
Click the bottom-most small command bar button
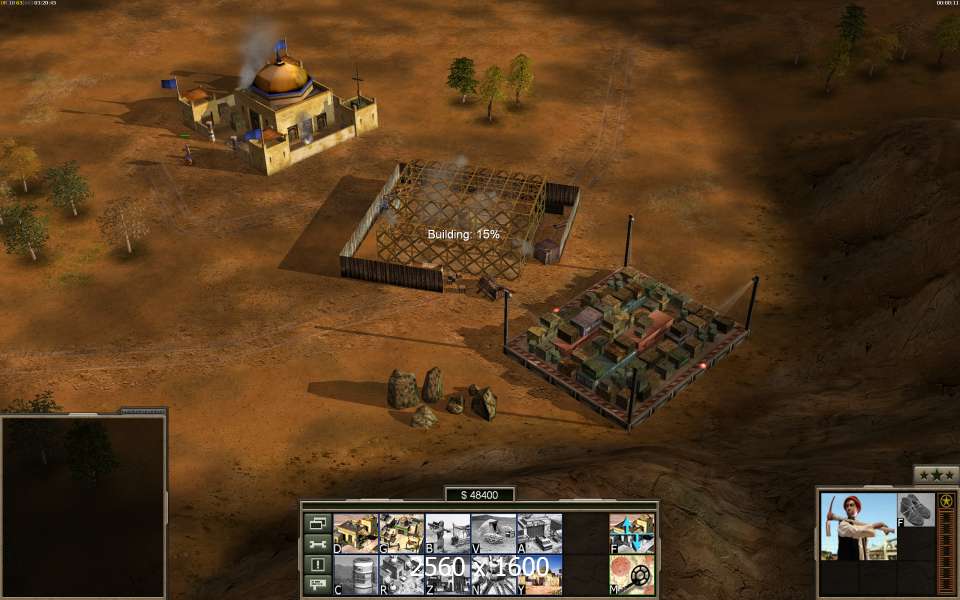click(x=317, y=584)
